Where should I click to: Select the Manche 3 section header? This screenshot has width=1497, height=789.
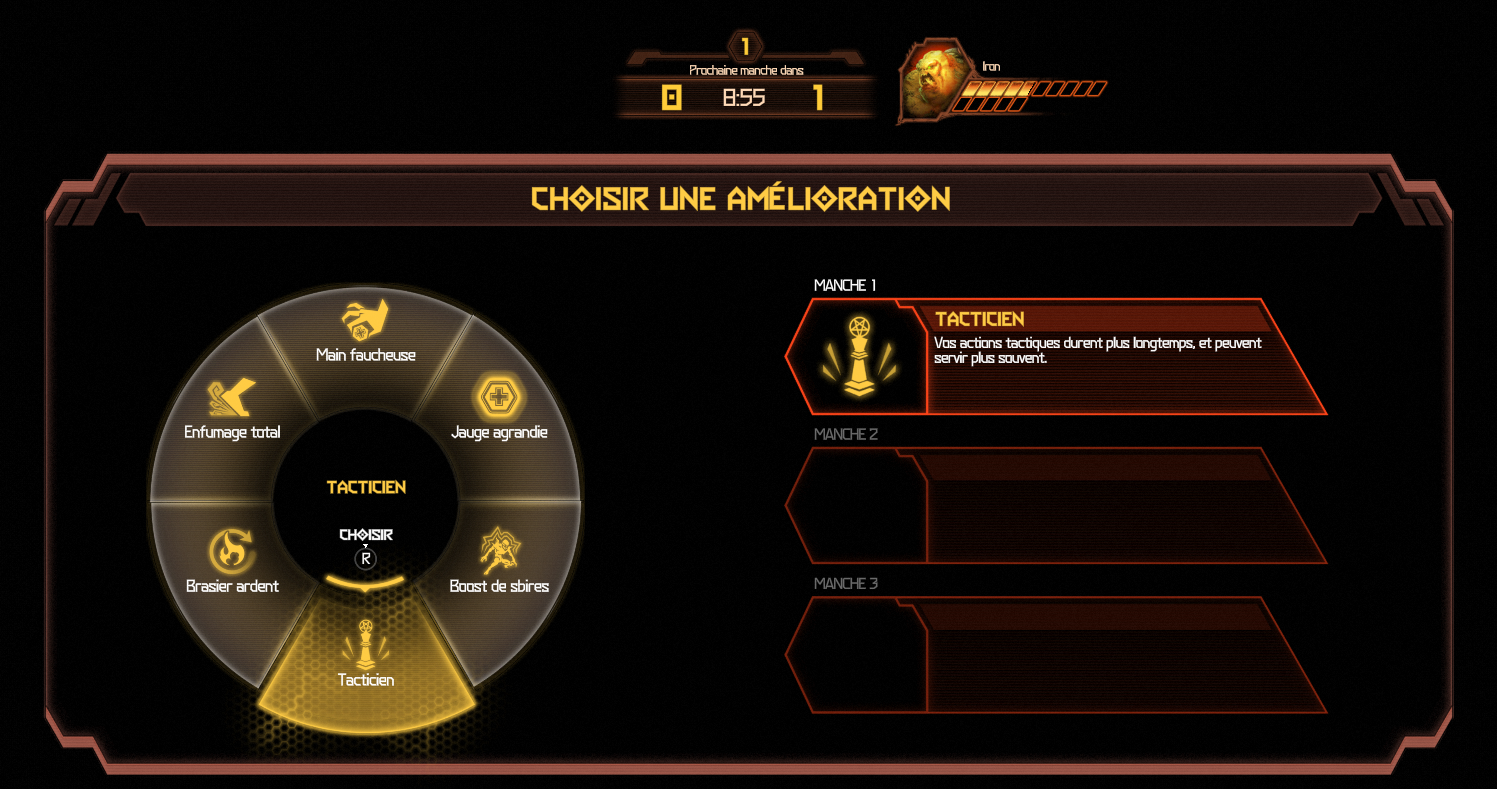click(845, 583)
